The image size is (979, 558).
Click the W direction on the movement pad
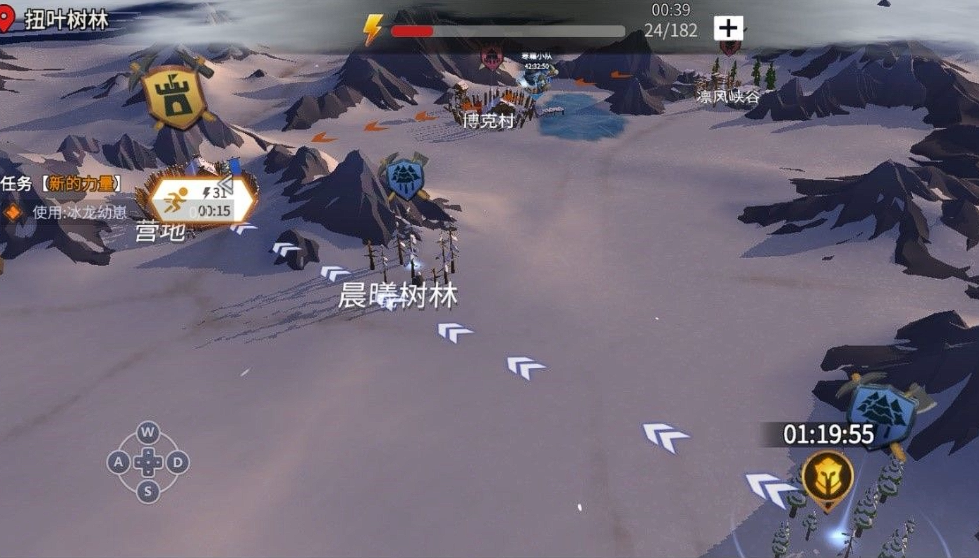coord(148,433)
